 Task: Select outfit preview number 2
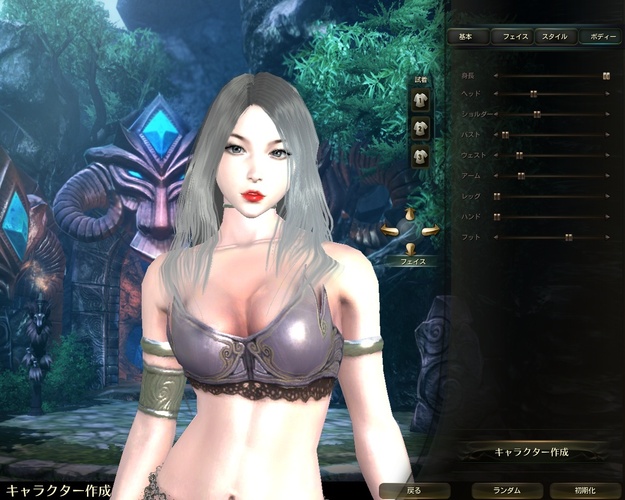(421, 128)
